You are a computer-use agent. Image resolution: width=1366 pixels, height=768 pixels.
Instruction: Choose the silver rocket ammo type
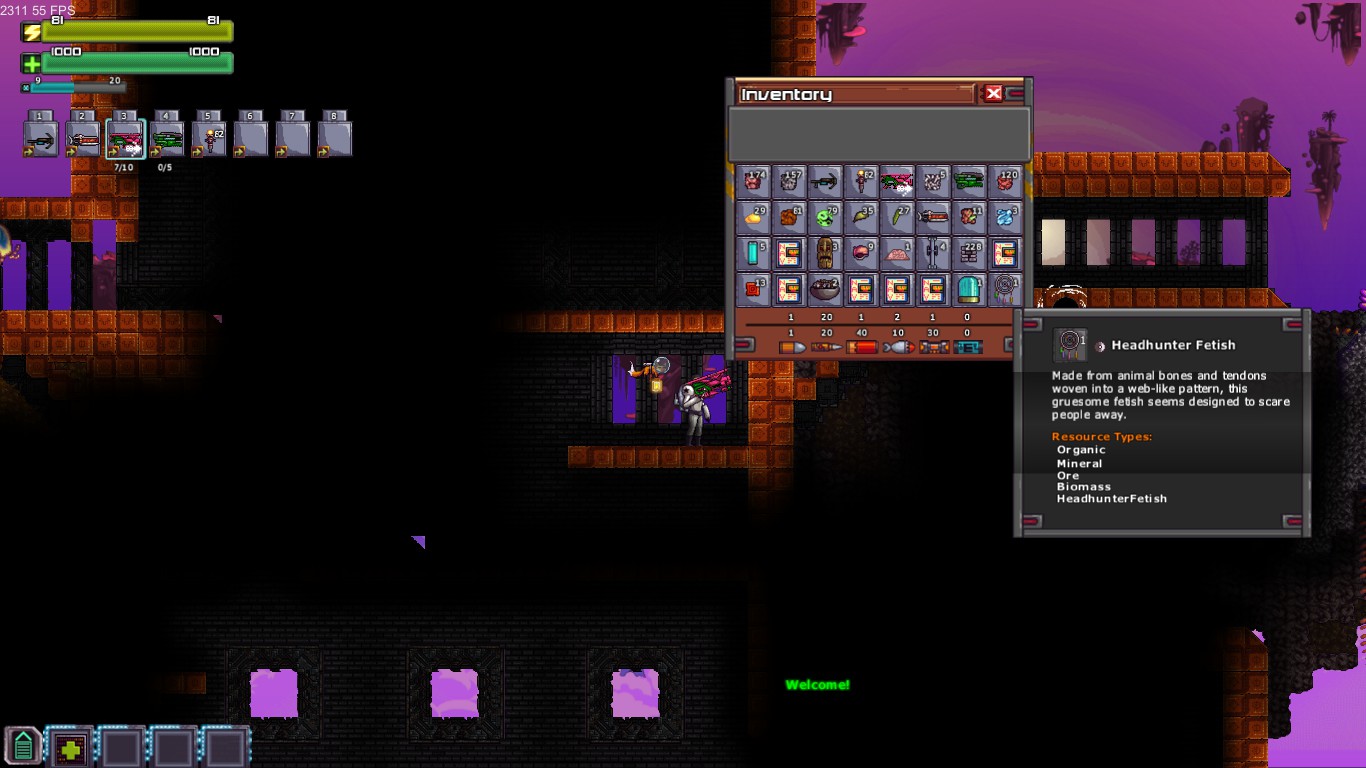(x=897, y=347)
